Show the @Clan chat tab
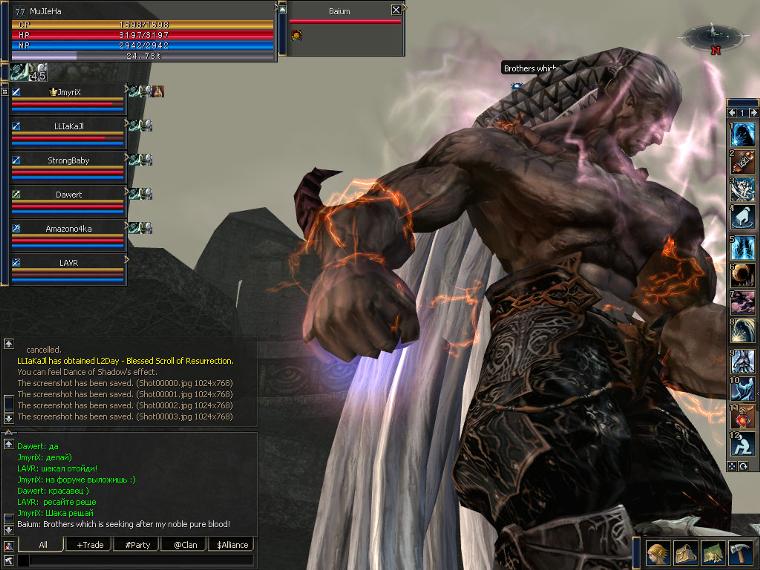760x570 pixels. 183,545
